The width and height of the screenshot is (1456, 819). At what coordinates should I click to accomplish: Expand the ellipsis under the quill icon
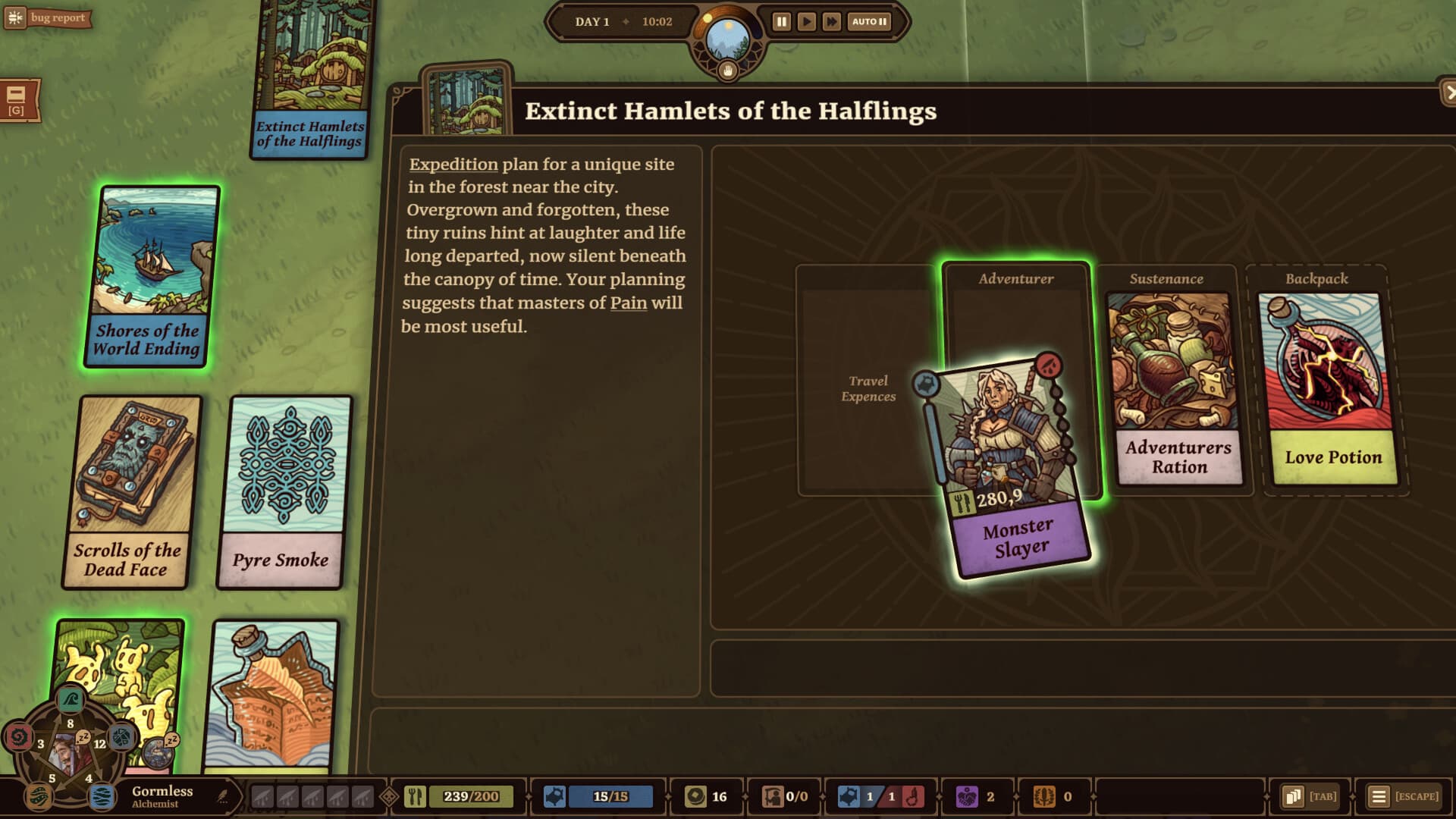222,802
